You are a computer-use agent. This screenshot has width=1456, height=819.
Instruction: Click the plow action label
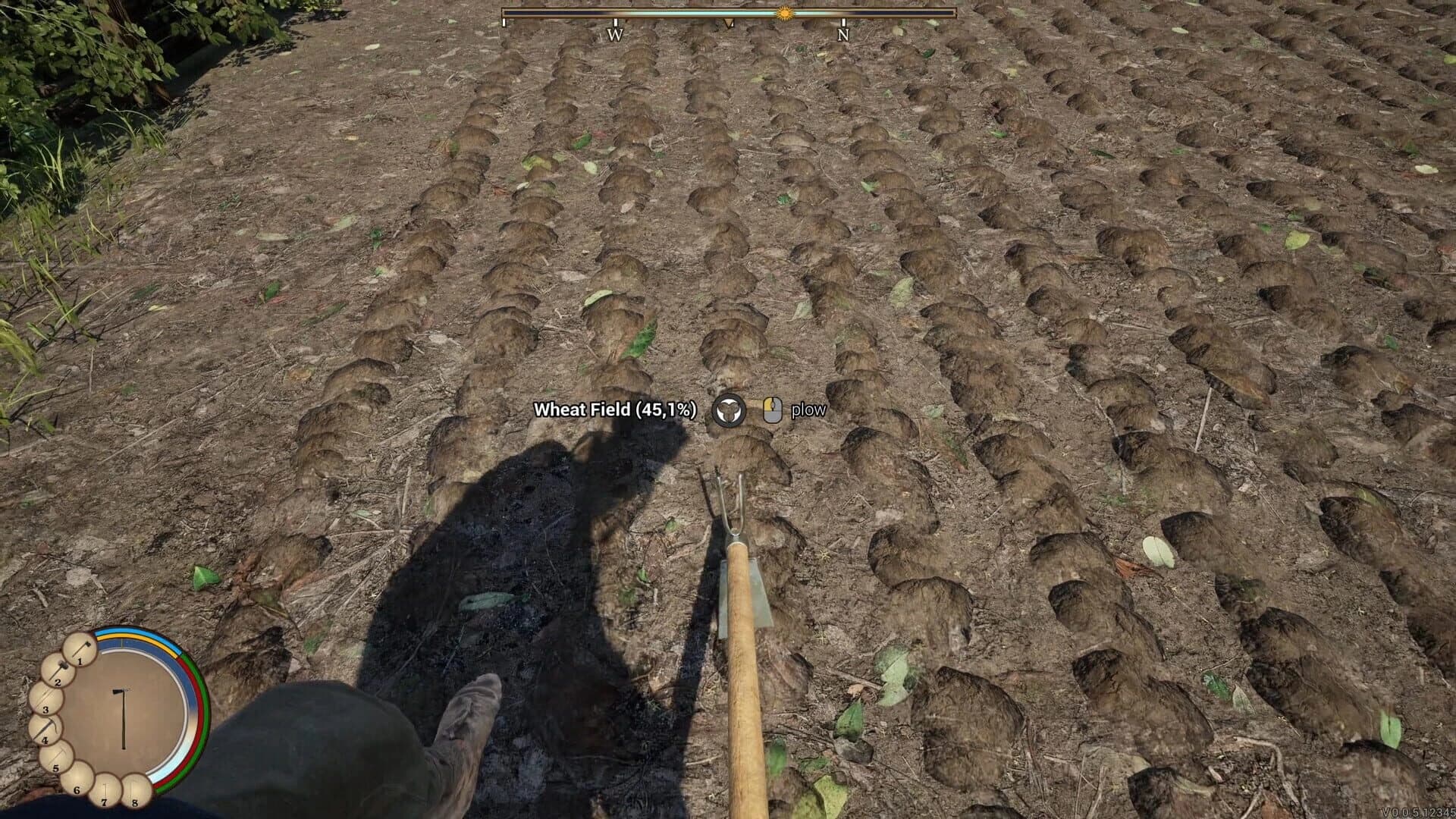click(x=808, y=410)
